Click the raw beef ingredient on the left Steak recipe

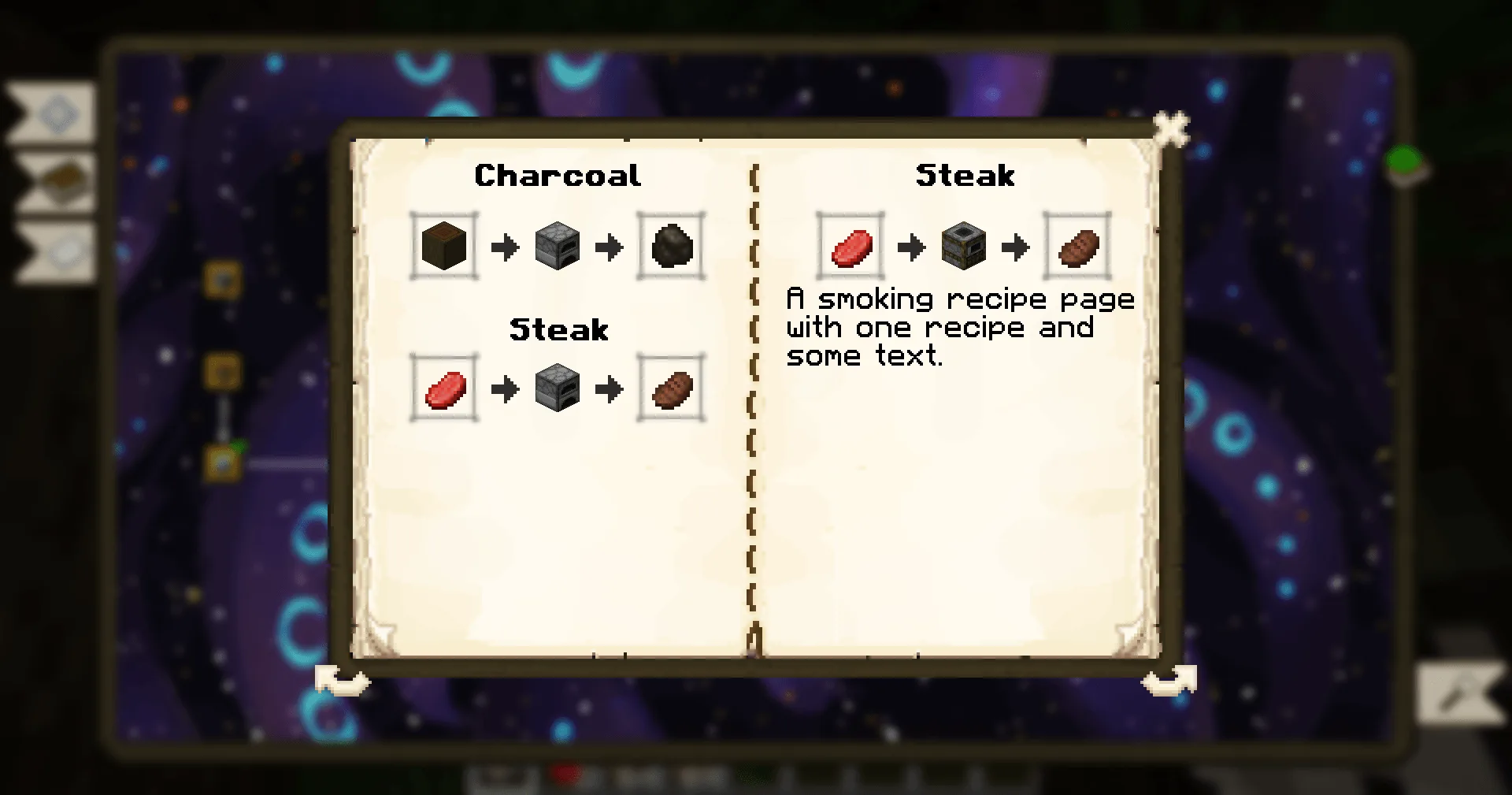443,388
